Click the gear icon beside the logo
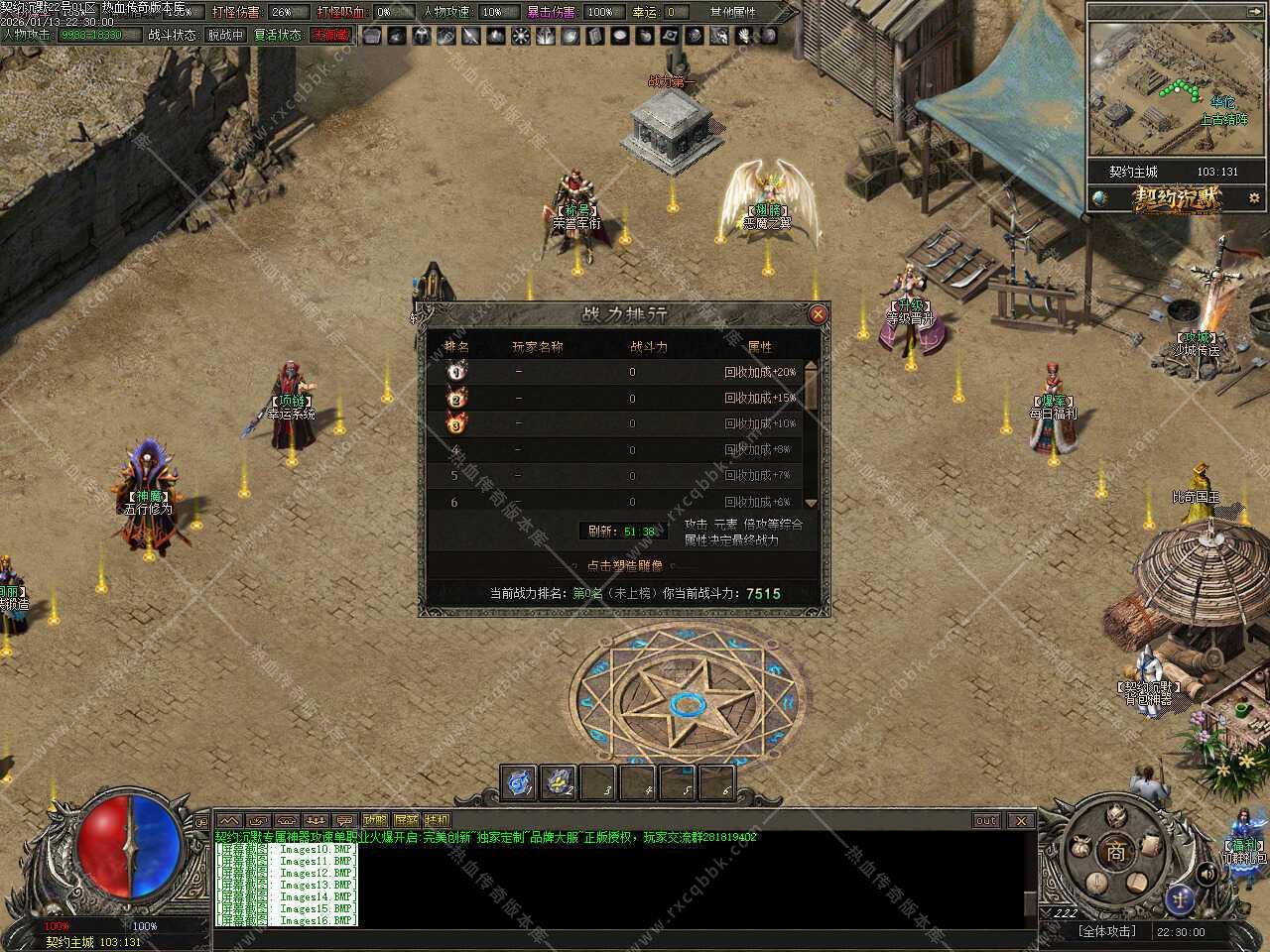This screenshot has height=952, width=1270. click(x=1254, y=198)
